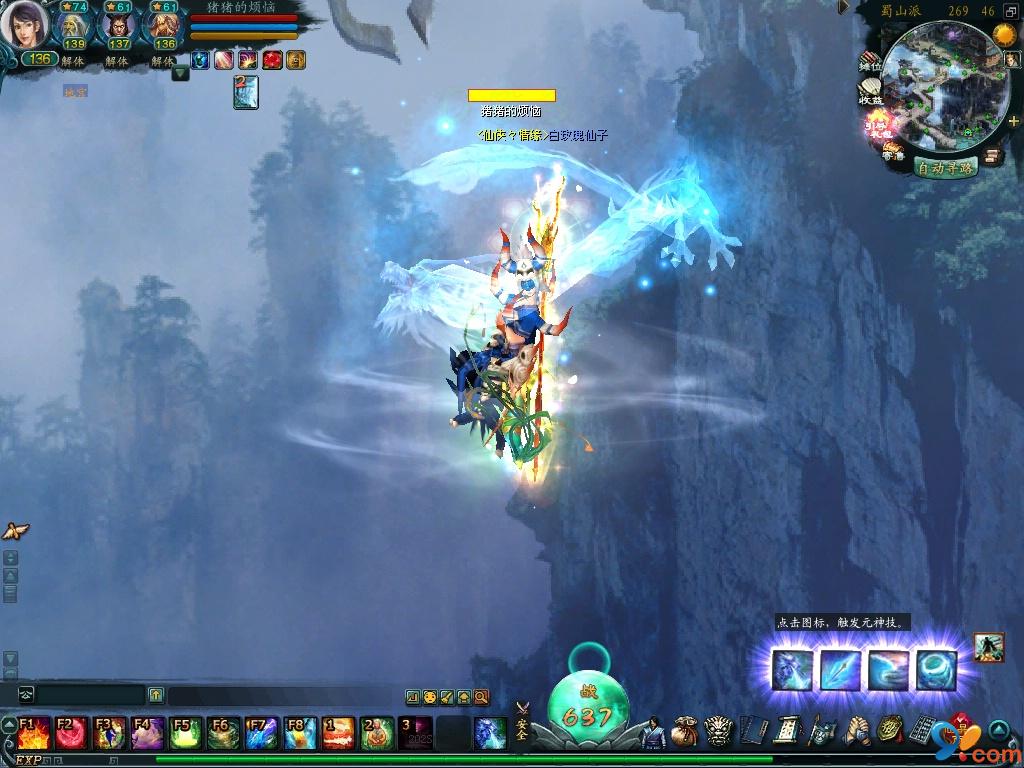Open the beast mask icon in bottom bar
The width and height of the screenshot is (1024, 768).
pos(718,732)
